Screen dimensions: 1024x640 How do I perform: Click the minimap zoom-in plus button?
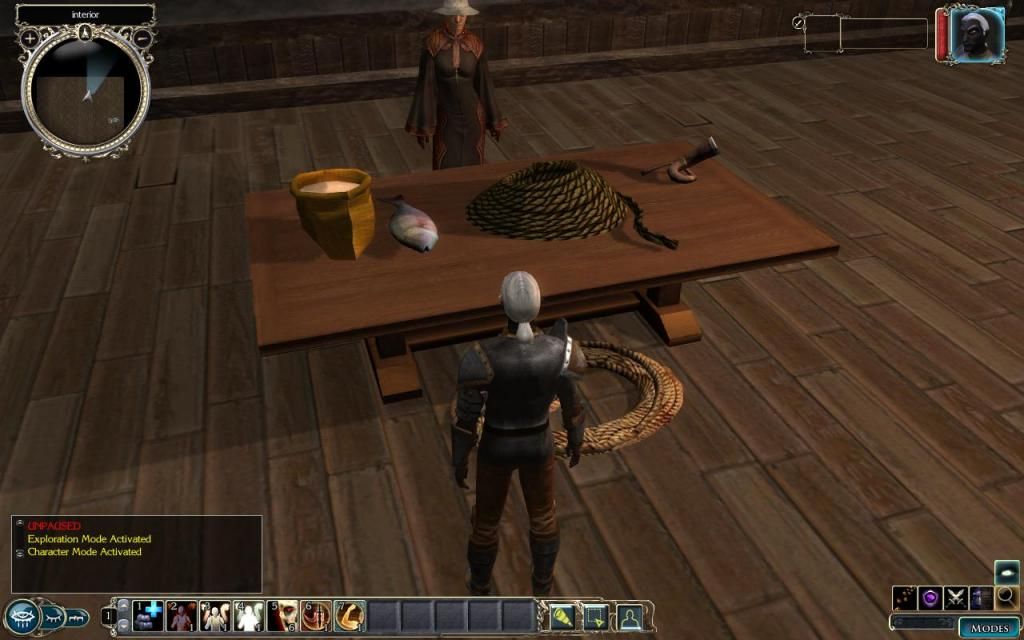(x=30, y=38)
